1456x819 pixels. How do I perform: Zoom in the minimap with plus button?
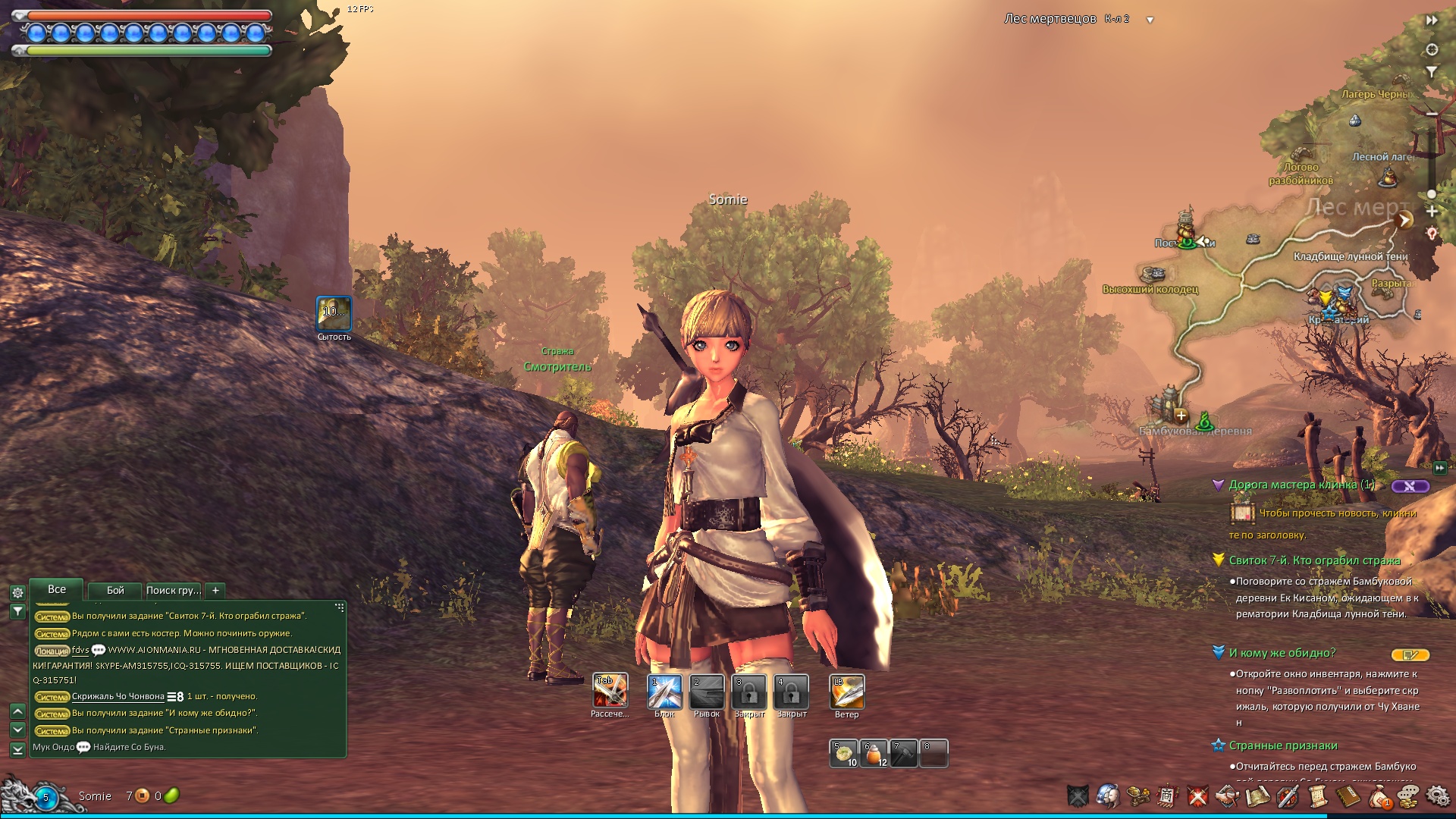tap(1432, 212)
